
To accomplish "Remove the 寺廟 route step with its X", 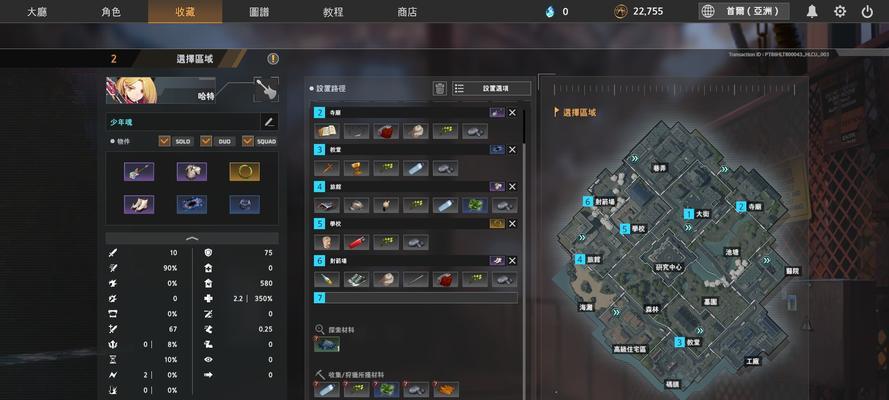I will pyautogui.click(x=513, y=113).
